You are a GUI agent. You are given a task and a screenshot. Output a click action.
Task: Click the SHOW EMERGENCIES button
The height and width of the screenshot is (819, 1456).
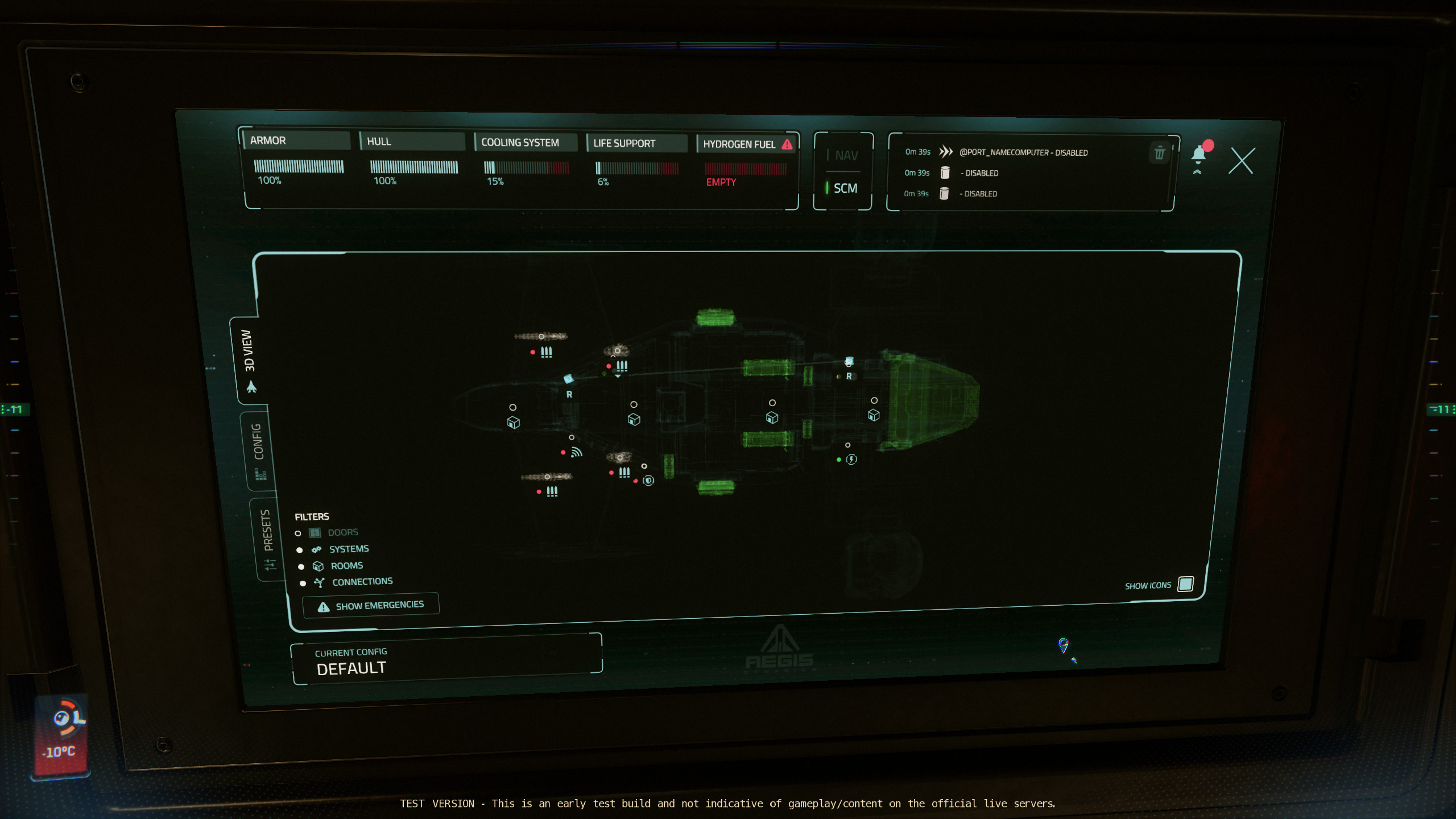pyautogui.click(x=371, y=605)
